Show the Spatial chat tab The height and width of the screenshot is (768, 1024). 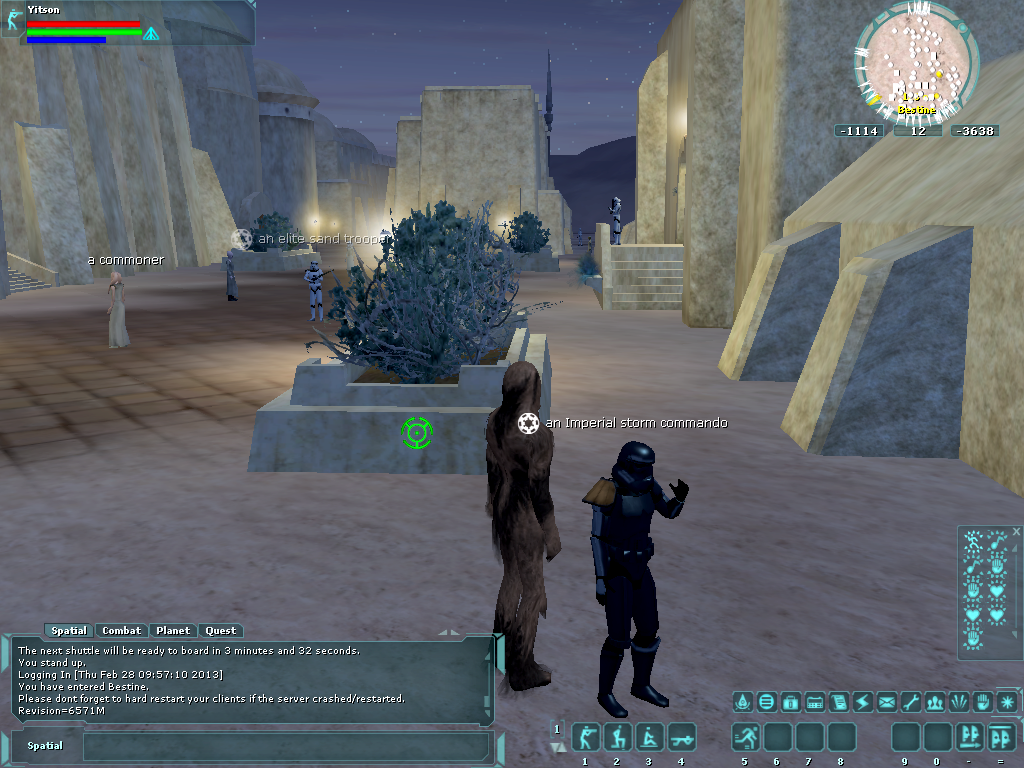pos(69,631)
